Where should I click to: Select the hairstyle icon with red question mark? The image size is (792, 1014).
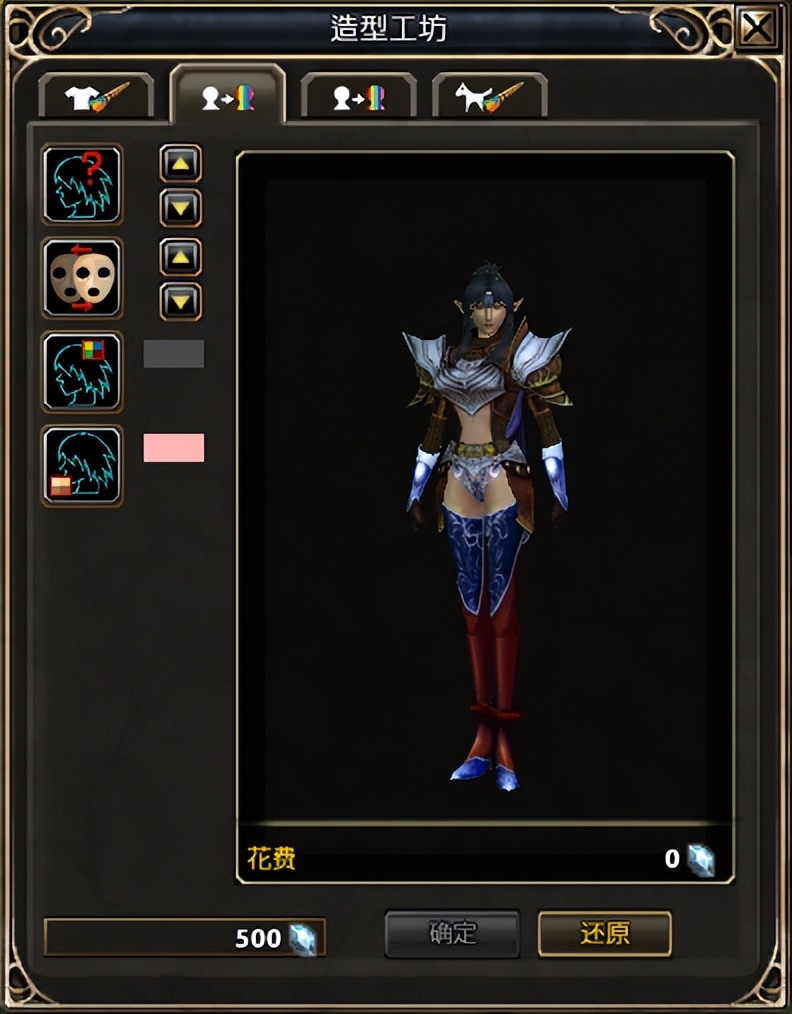[82, 184]
